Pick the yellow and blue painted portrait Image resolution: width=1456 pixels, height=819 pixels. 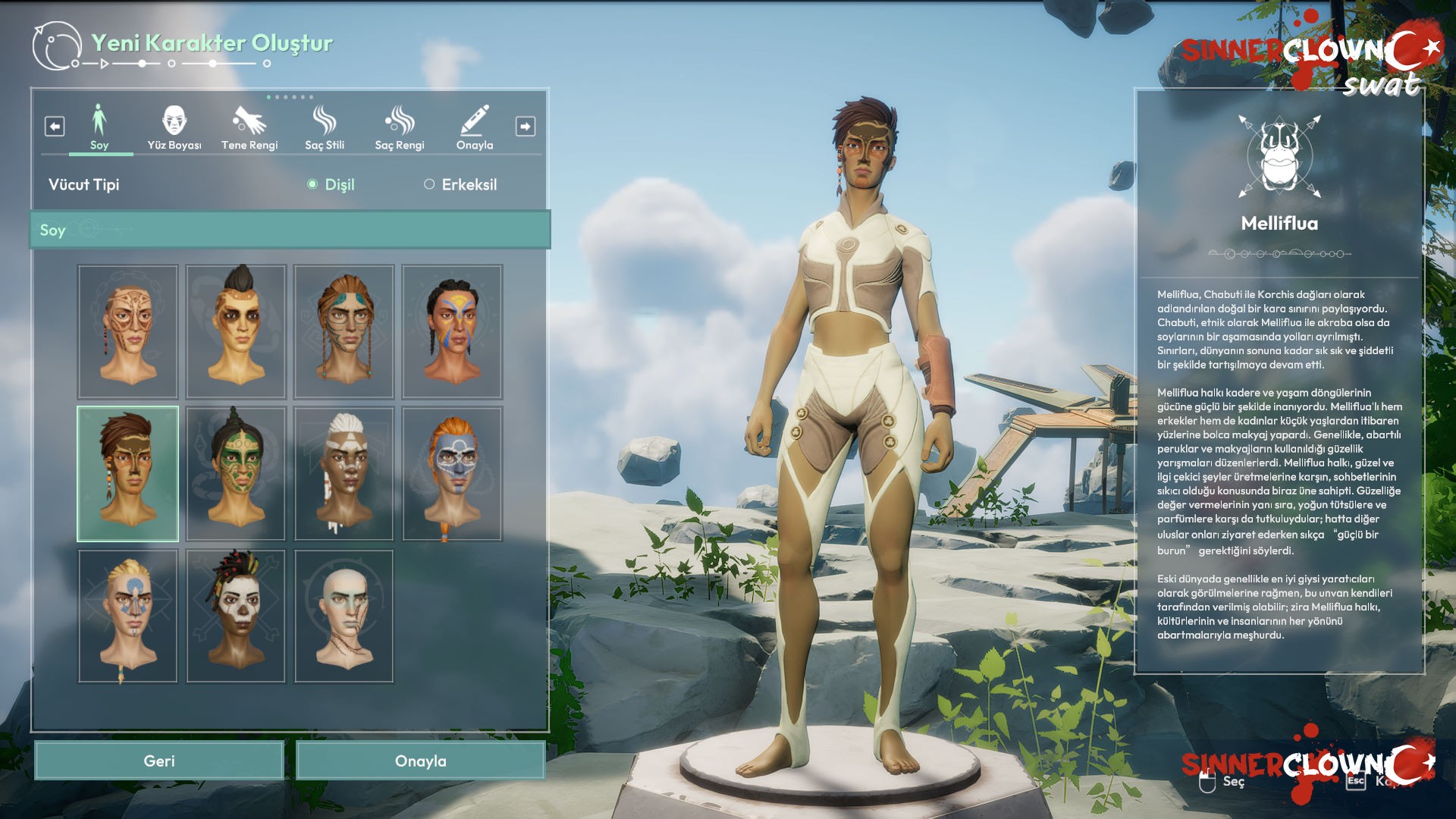(452, 331)
